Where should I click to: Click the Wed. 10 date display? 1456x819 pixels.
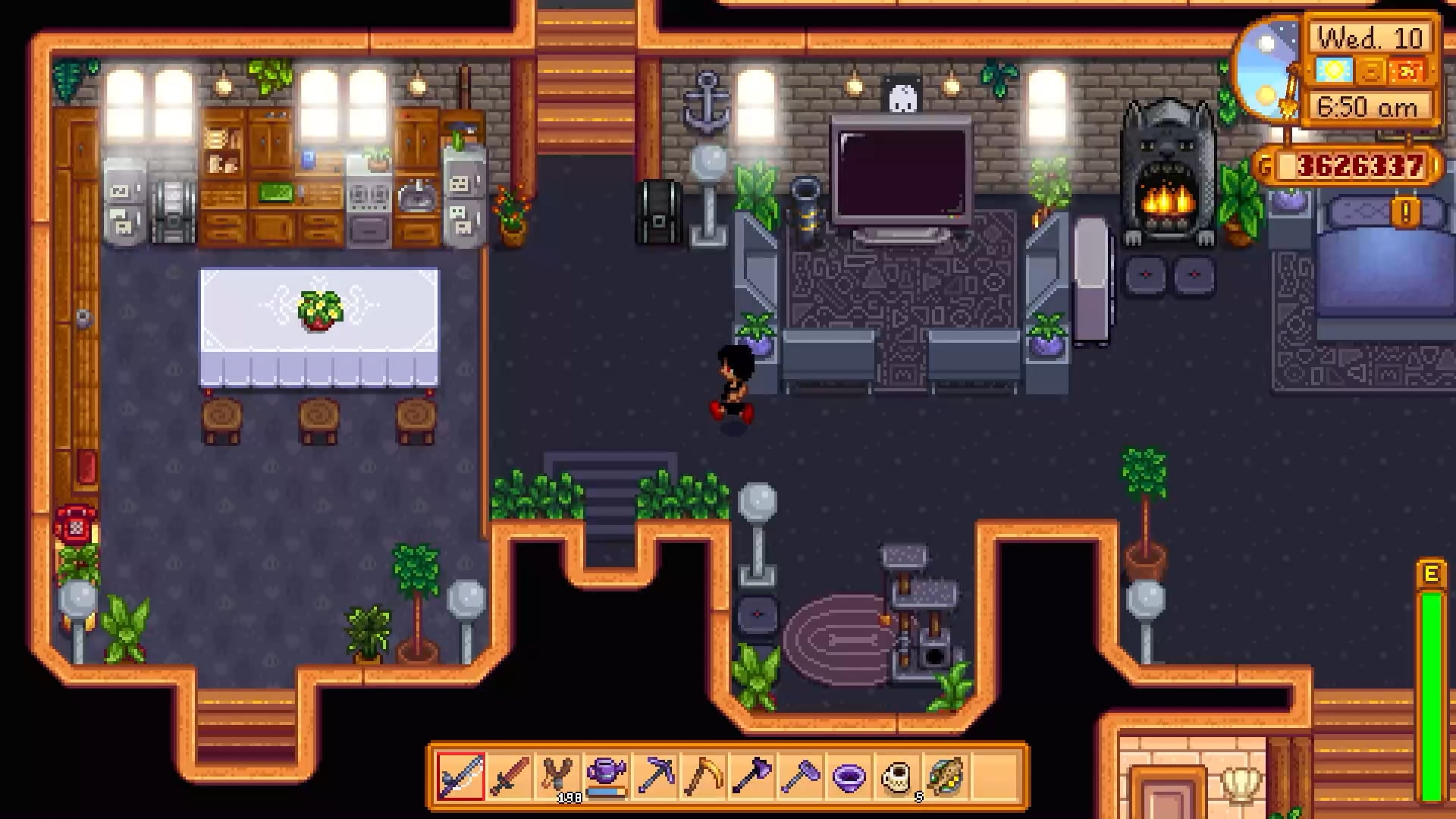[x=1370, y=38]
